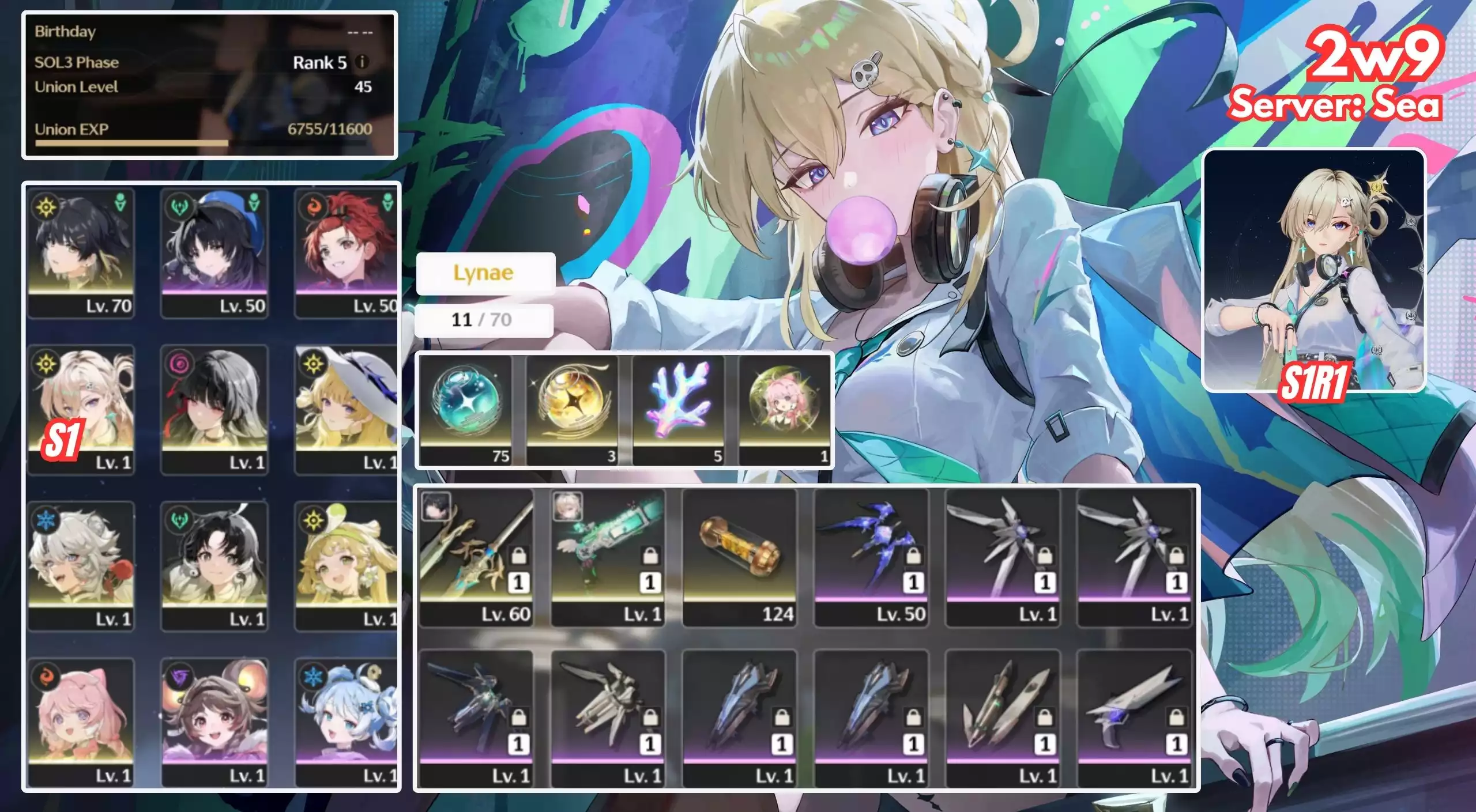Select the Lv. 60 golden weapon slot

476,557
